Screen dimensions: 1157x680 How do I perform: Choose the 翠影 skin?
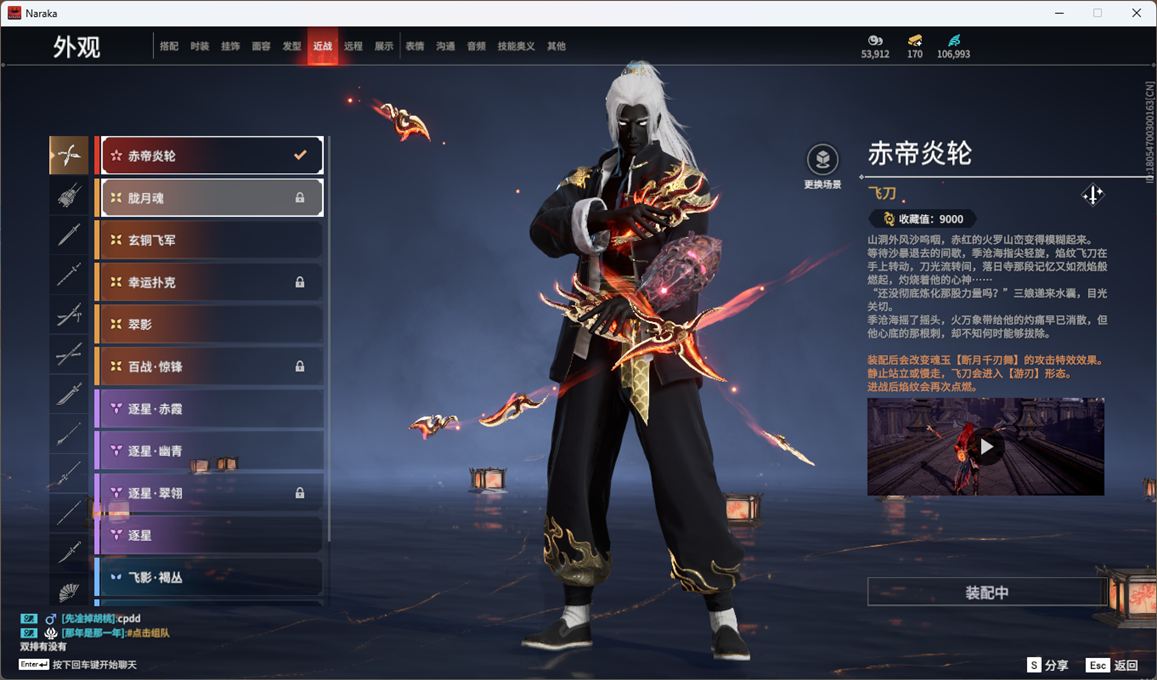click(x=210, y=325)
